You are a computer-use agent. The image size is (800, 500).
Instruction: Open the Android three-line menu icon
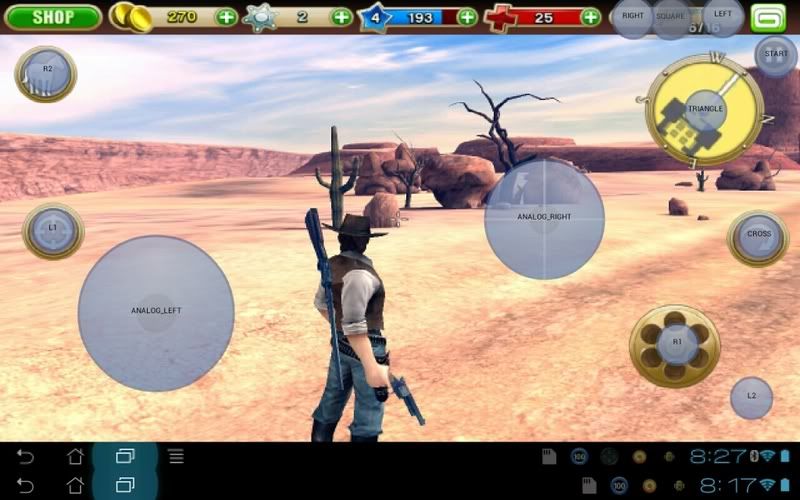point(176,457)
